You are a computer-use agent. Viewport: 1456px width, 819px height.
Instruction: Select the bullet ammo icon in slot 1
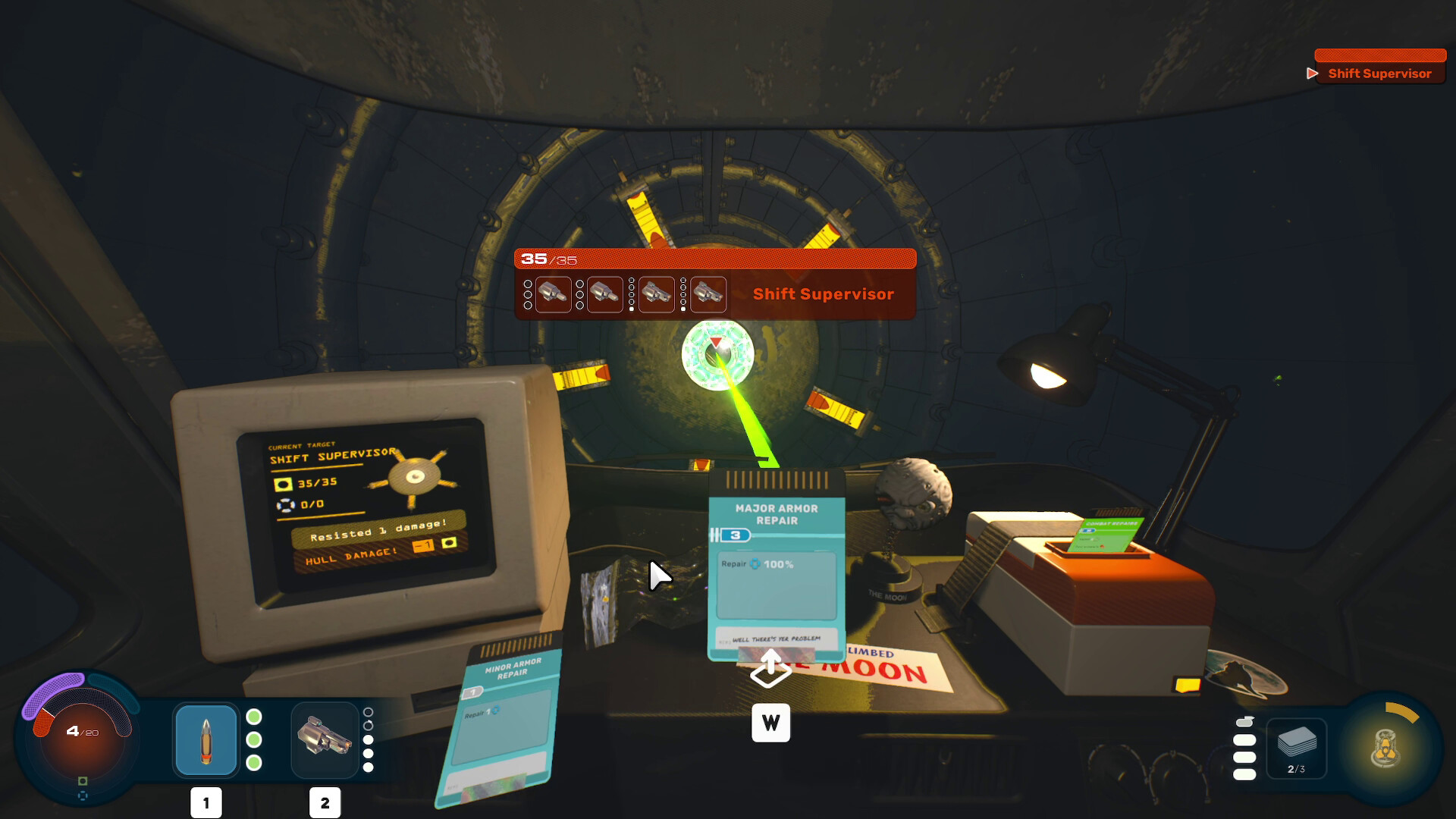pos(205,739)
